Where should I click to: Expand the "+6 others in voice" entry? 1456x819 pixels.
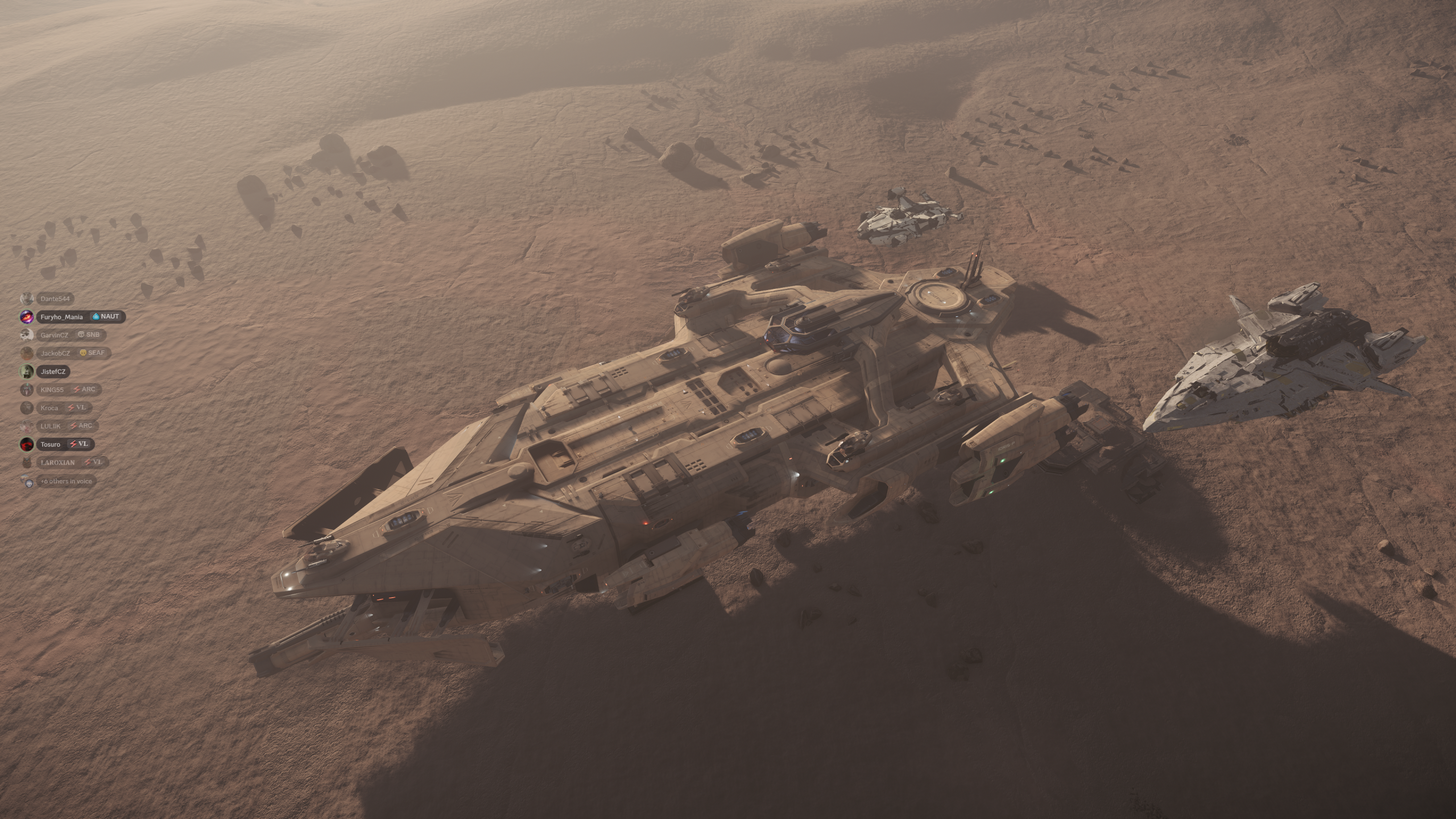point(65,481)
